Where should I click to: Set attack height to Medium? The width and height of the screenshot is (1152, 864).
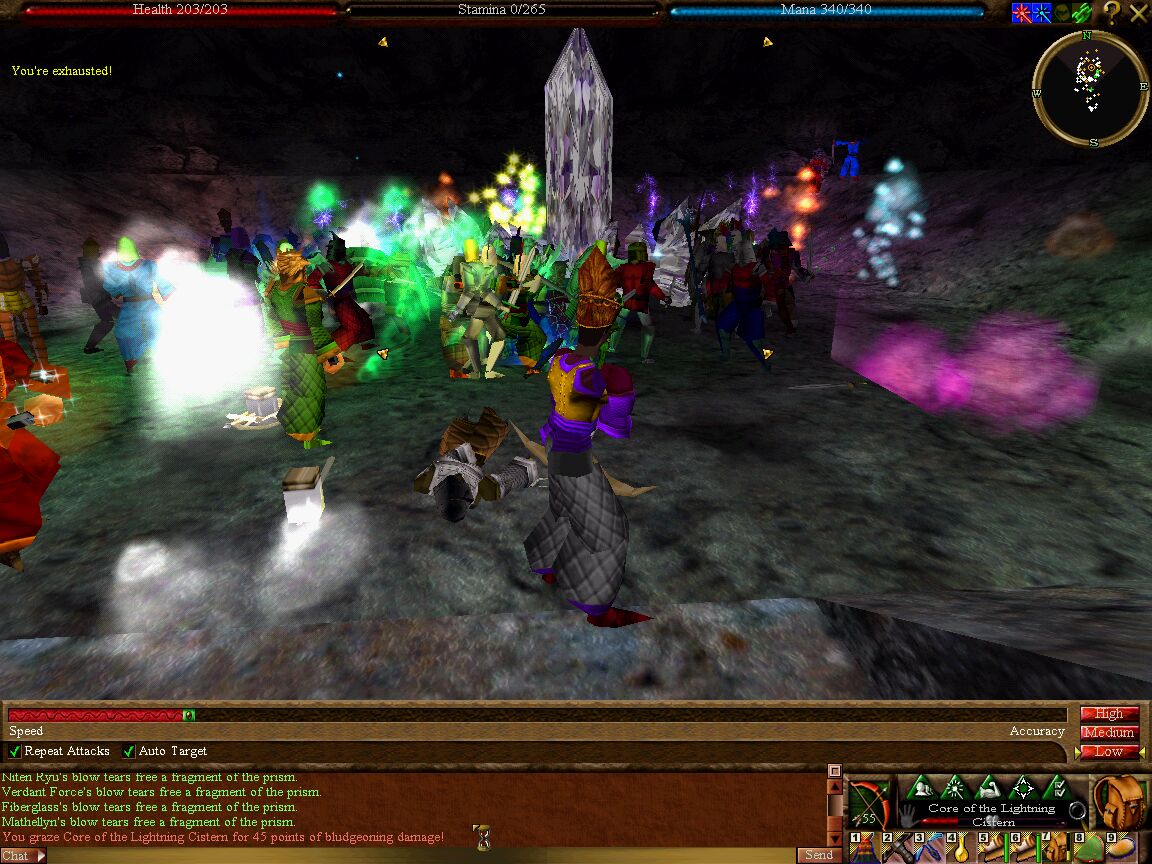(1109, 733)
